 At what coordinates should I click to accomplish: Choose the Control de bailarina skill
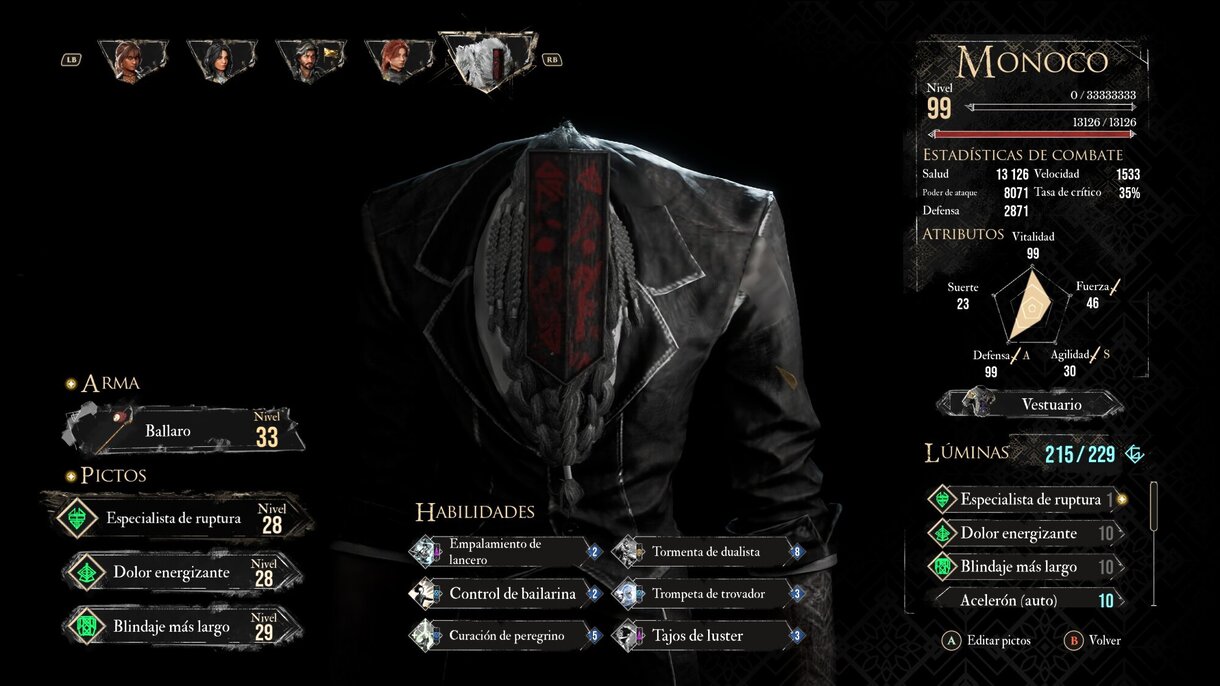(505, 594)
